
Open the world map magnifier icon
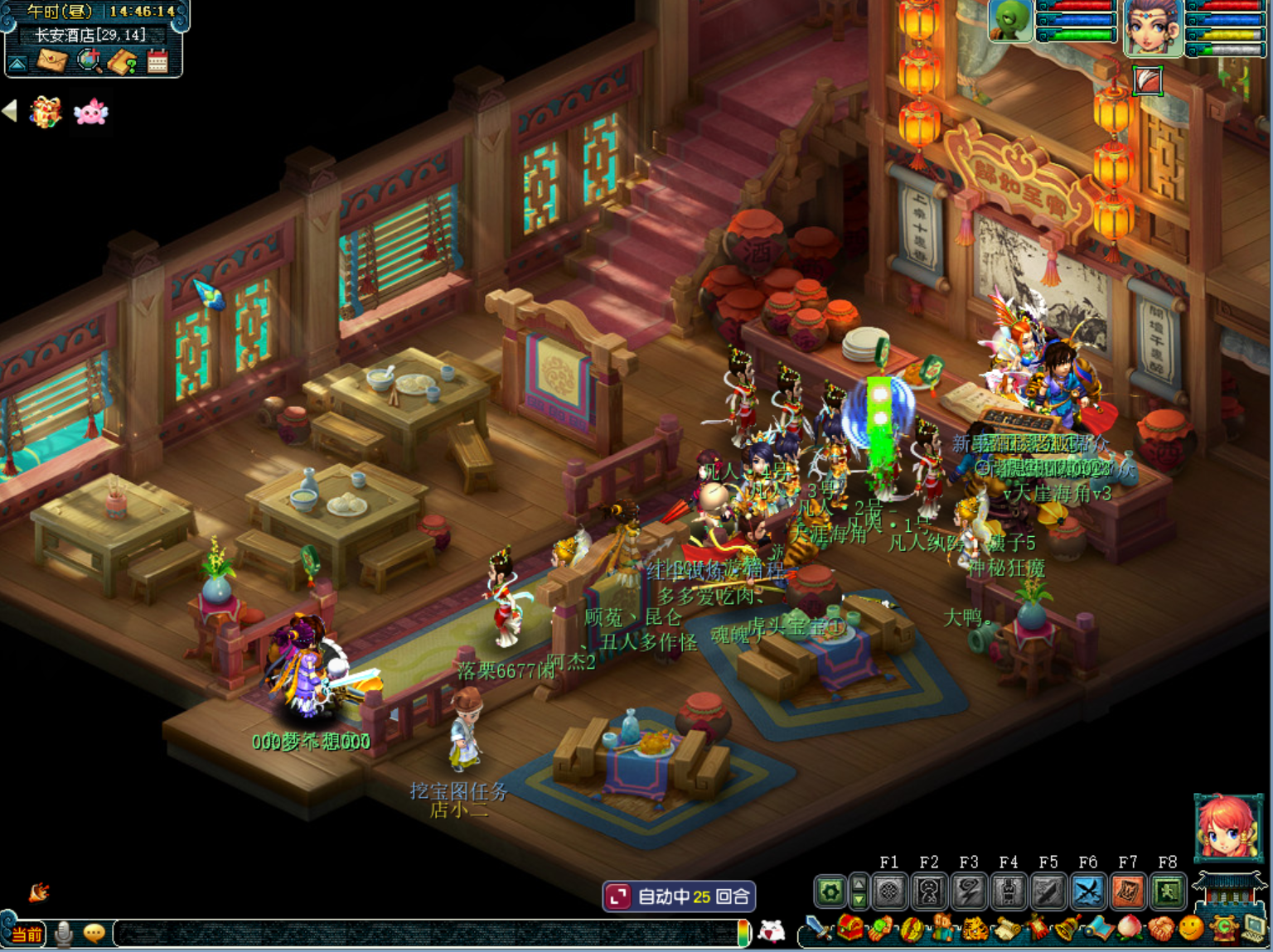pyautogui.click(x=89, y=60)
